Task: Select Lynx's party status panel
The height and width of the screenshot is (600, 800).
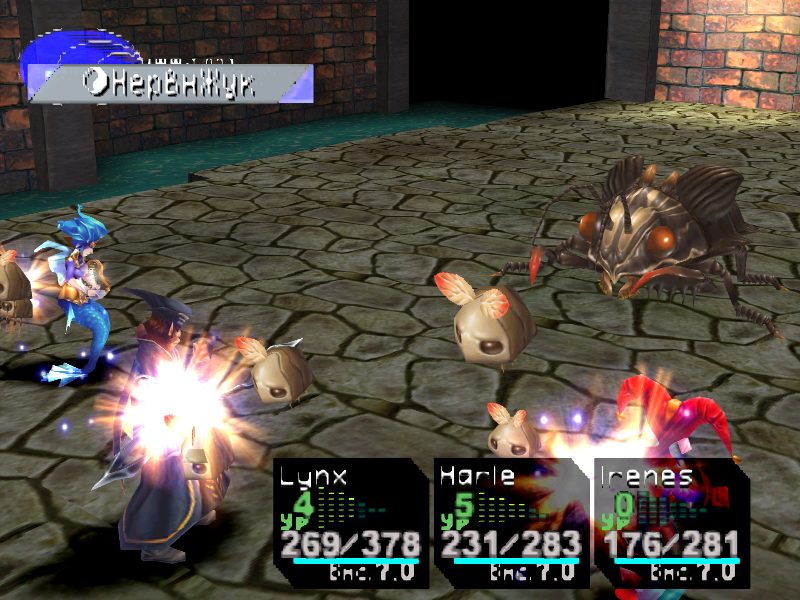Action: [x=348, y=522]
